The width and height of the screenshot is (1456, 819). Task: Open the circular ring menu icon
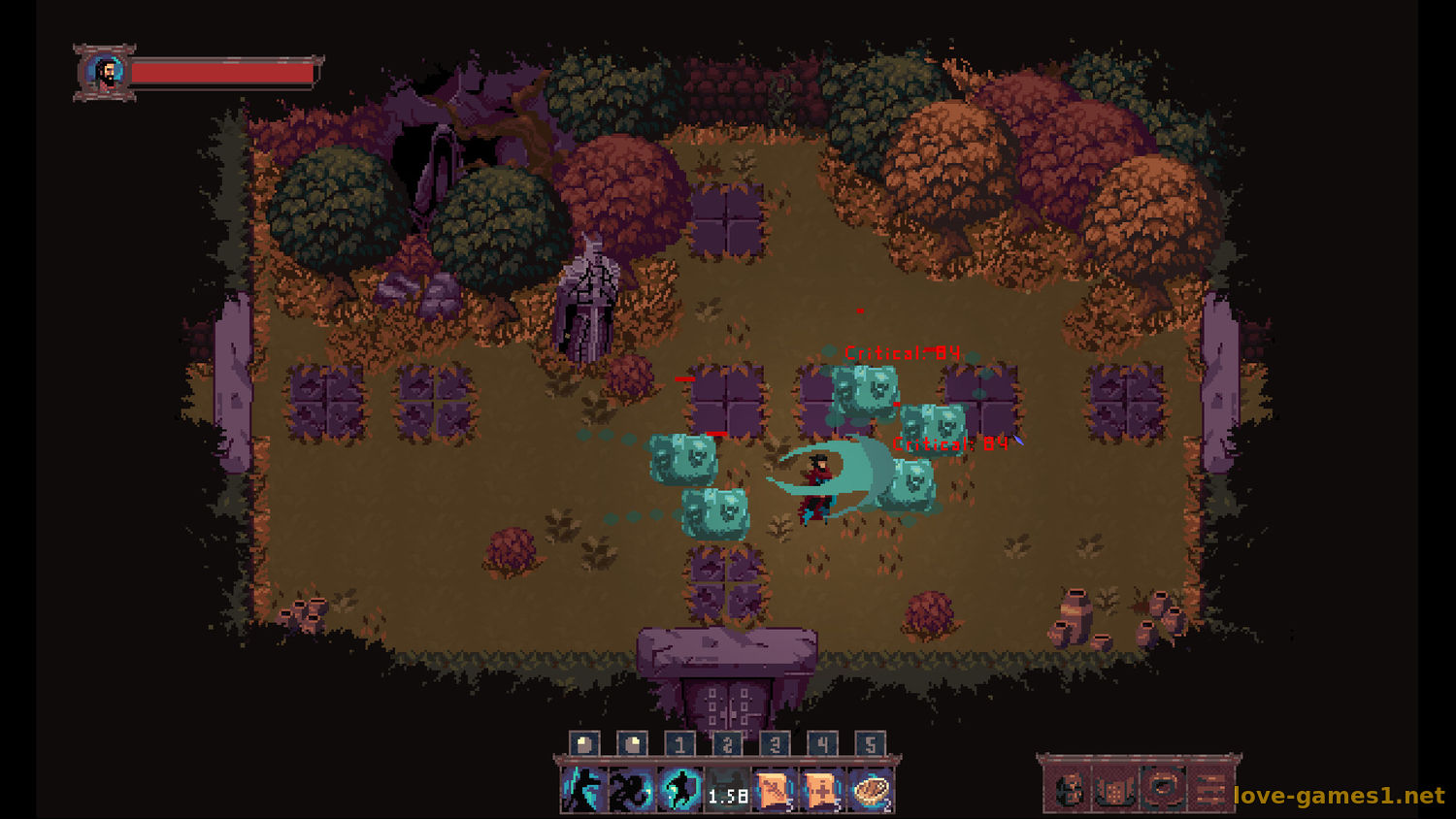point(1162,788)
